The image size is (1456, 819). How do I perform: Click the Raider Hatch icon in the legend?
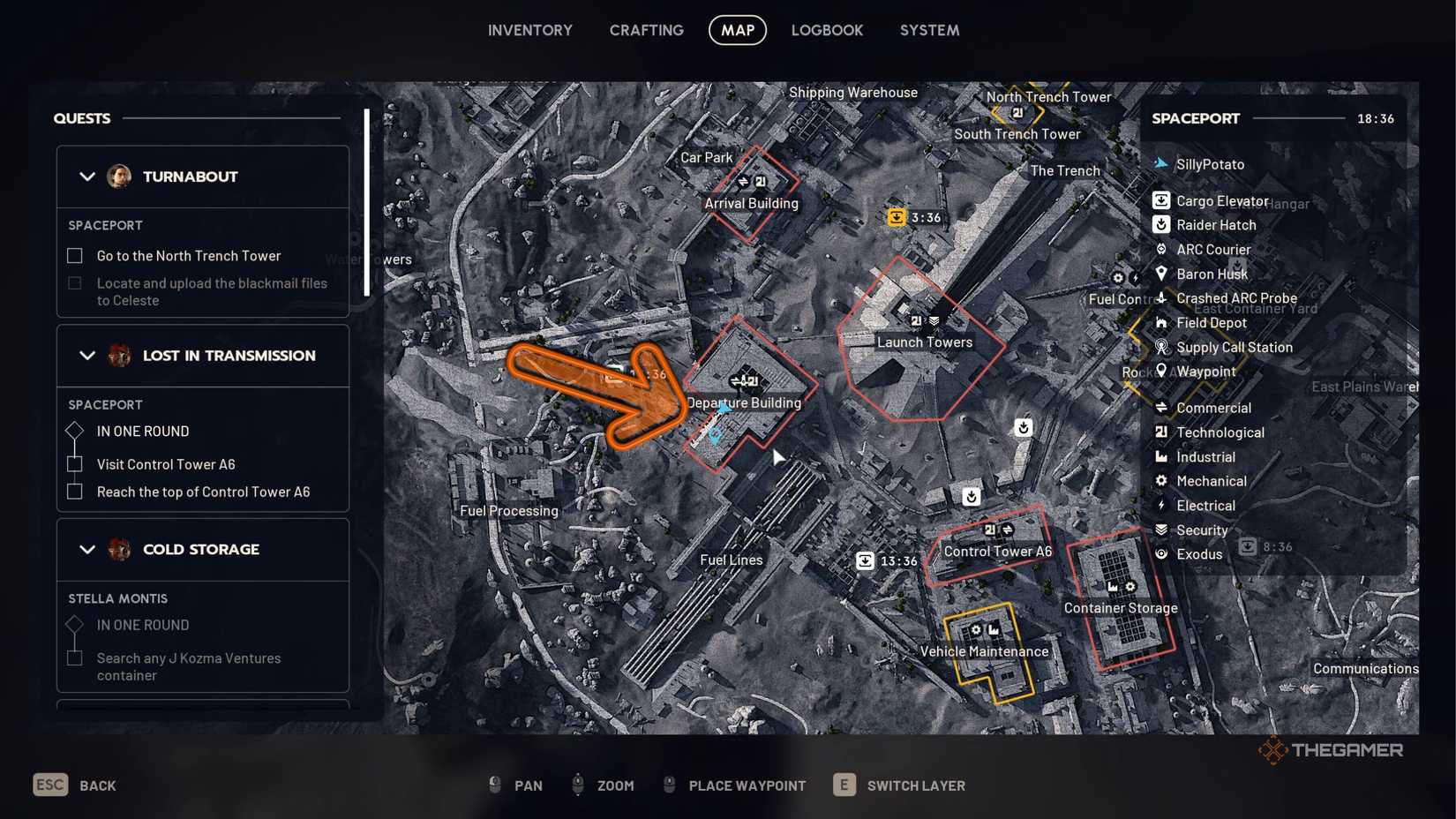tap(1161, 224)
